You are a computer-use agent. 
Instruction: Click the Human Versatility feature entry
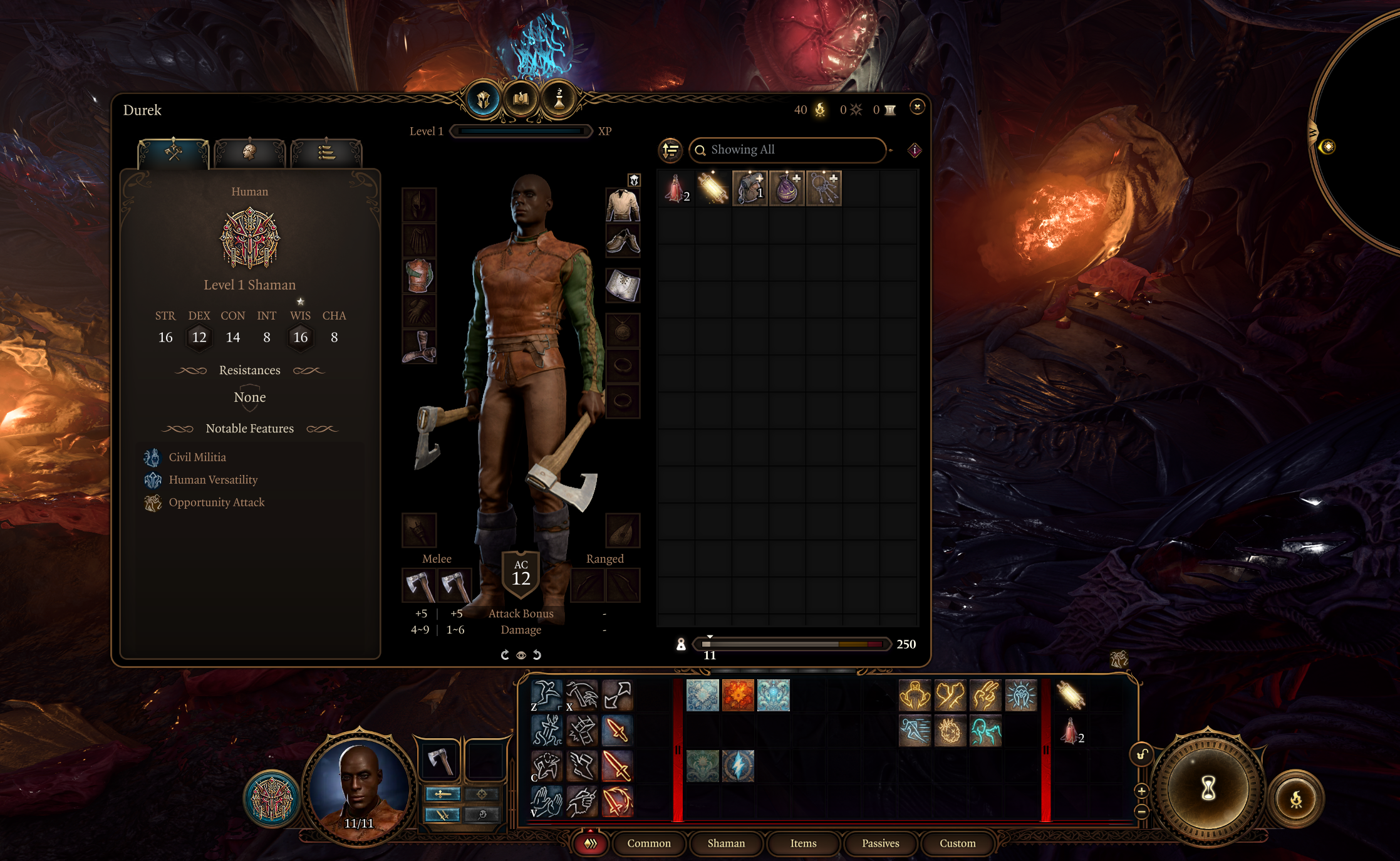pos(213,480)
